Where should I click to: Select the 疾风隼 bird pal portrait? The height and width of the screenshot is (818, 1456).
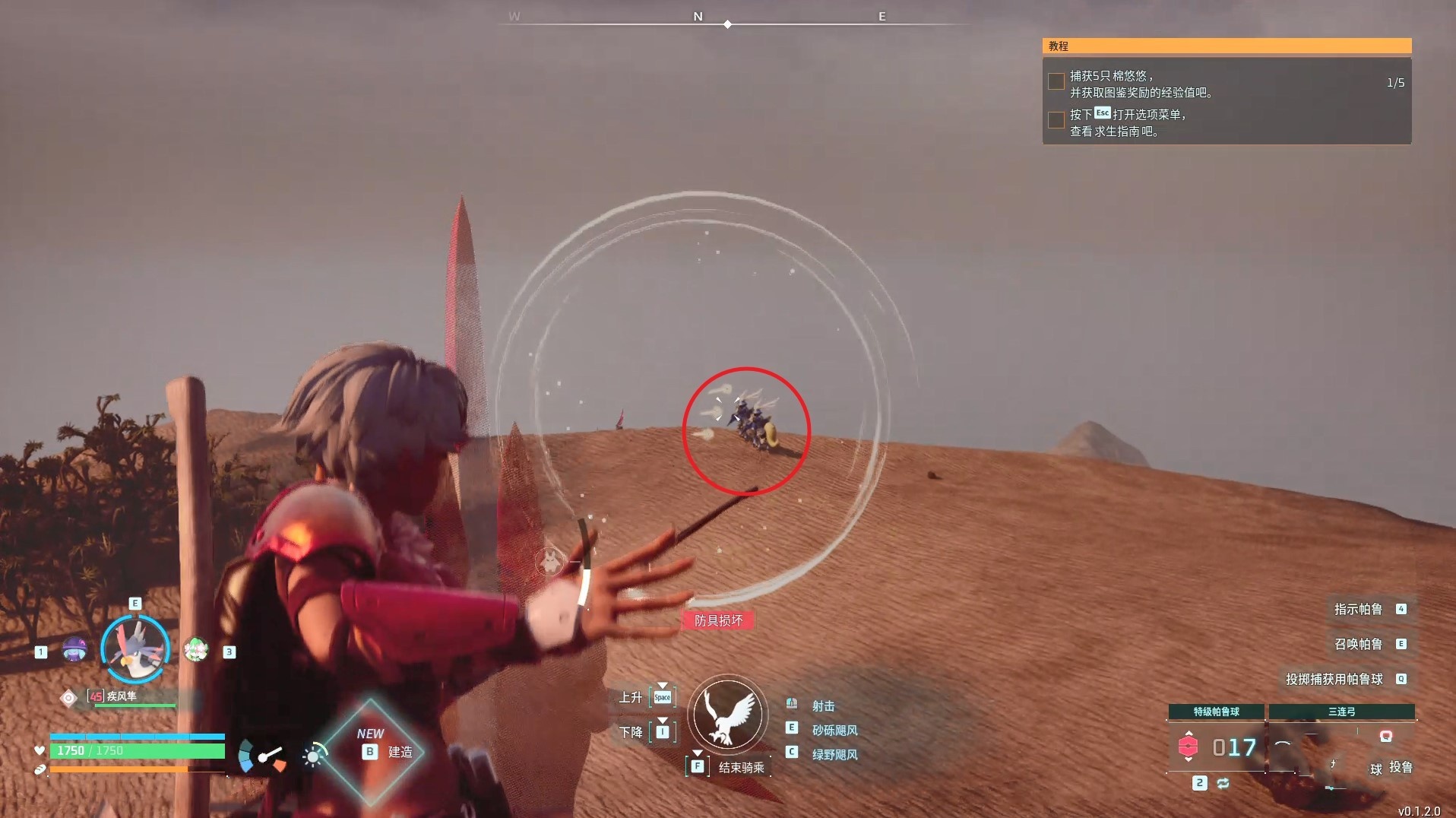pyautogui.click(x=135, y=648)
